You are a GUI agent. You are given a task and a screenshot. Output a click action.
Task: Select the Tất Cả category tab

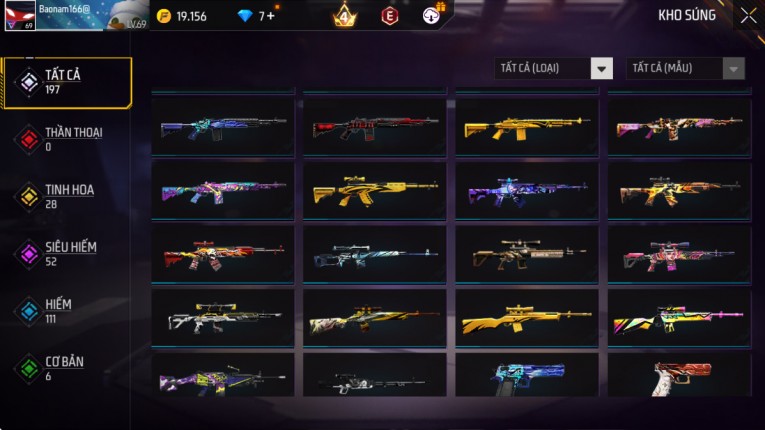point(67,82)
